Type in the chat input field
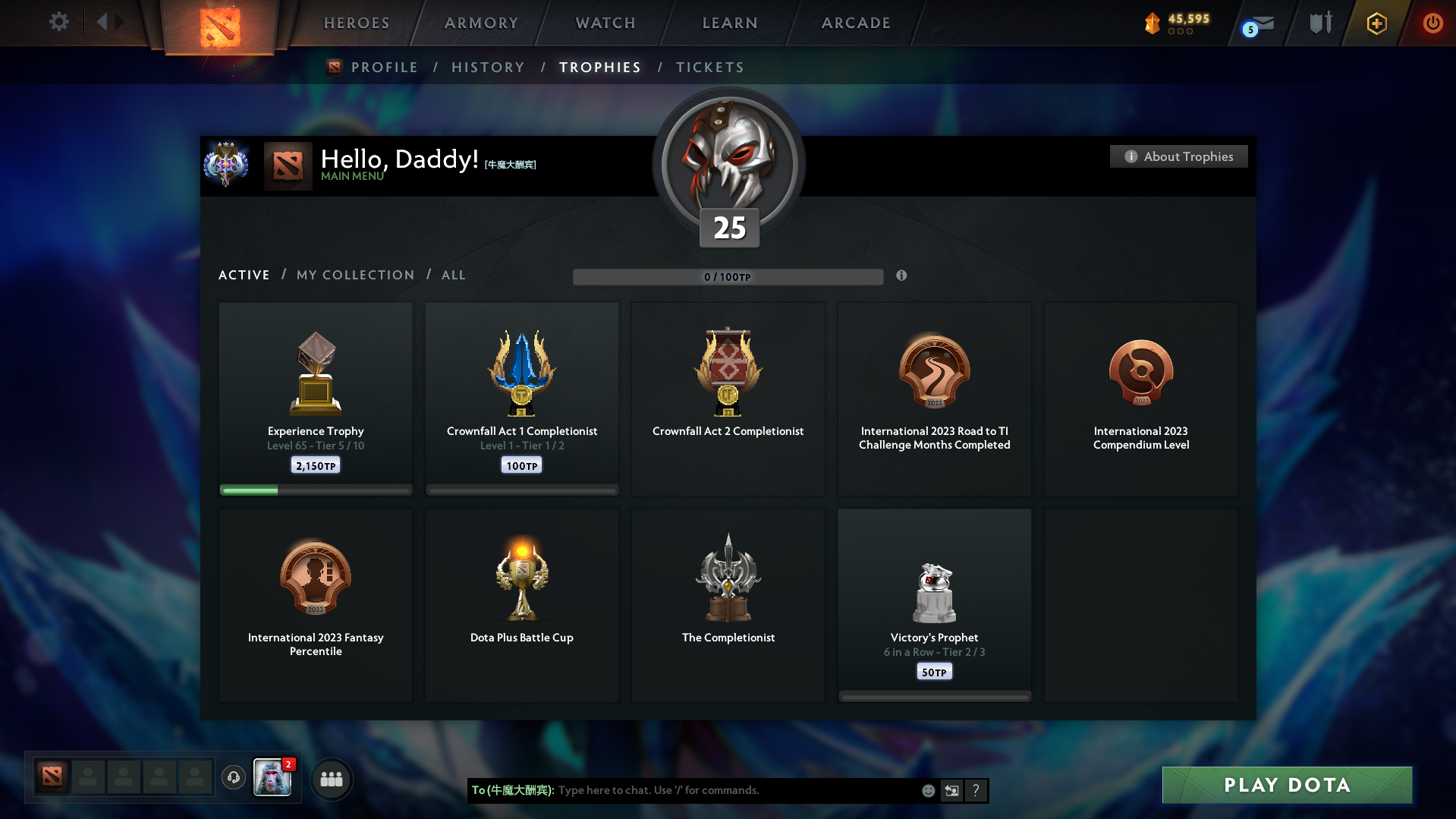1456x819 pixels. coord(721,790)
